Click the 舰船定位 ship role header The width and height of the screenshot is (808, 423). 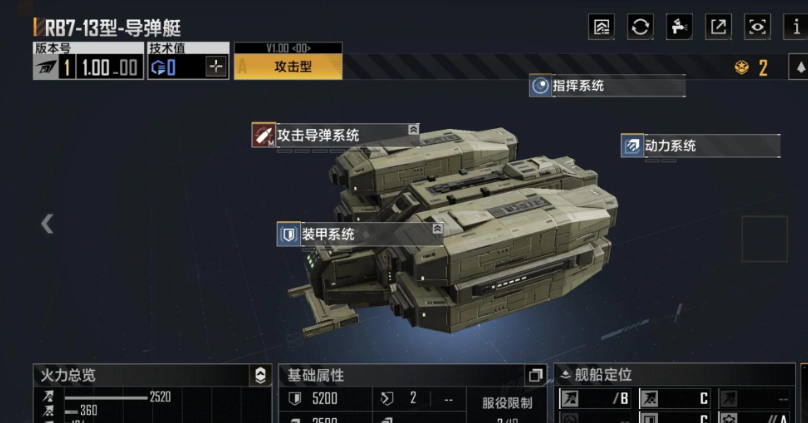[603, 375]
